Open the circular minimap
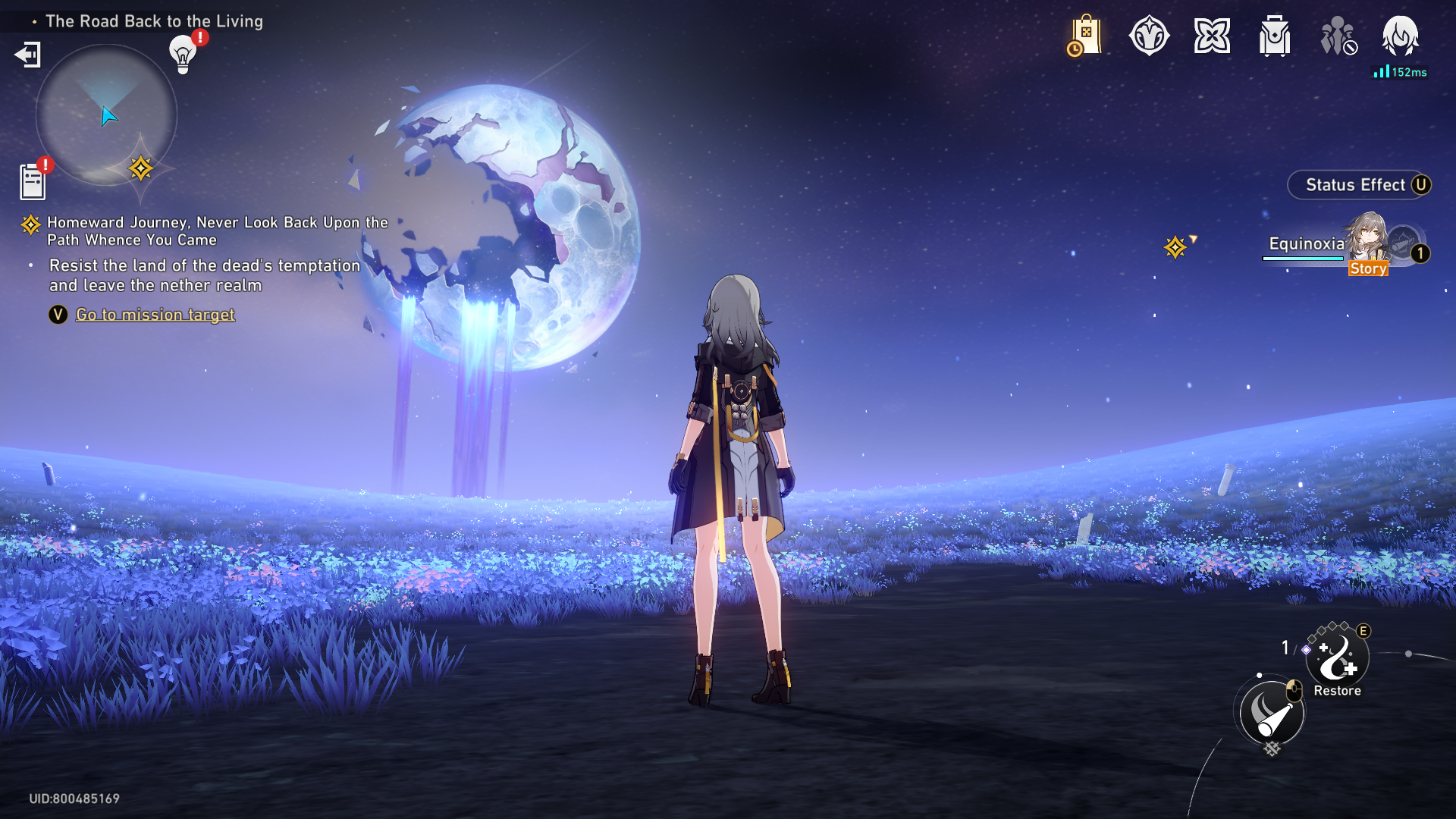Image resolution: width=1456 pixels, height=819 pixels. (106, 115)
